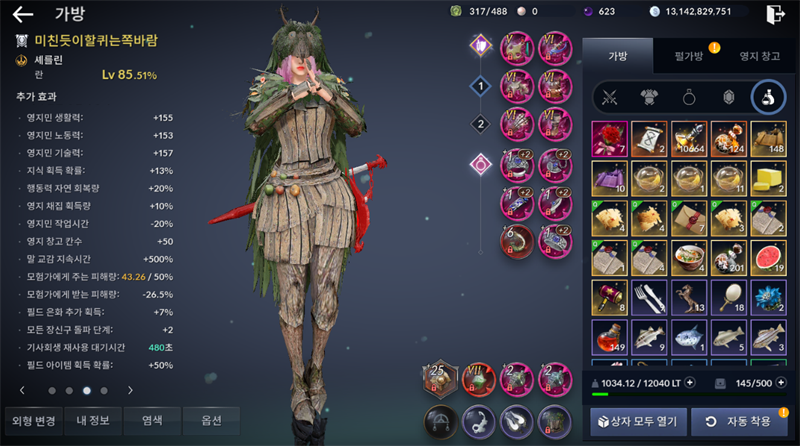Open the 염색 dye menu
800x446 pixels.
[152, 420]
